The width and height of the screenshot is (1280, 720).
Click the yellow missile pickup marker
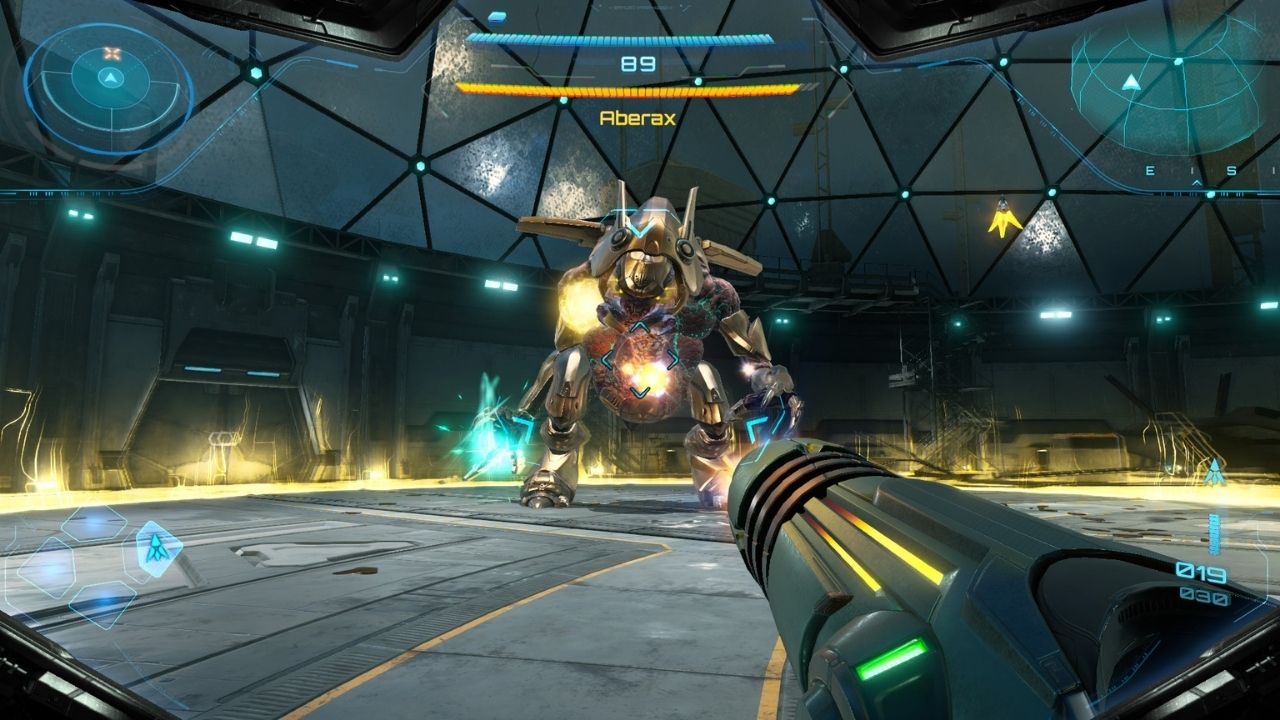pyautogui.click(x=1004, y=217)
